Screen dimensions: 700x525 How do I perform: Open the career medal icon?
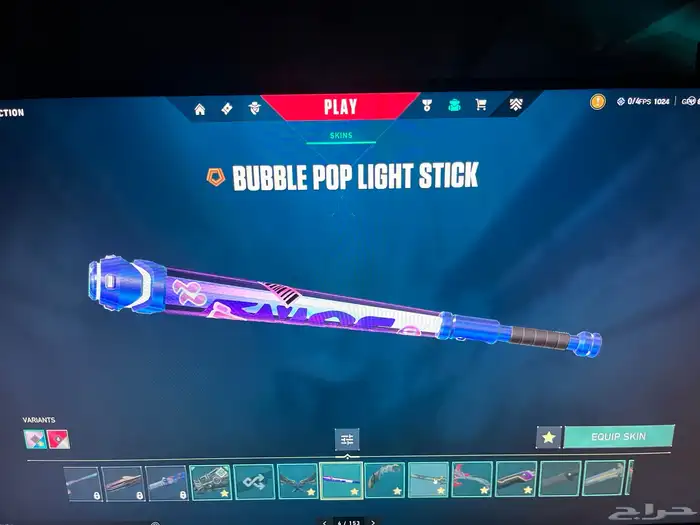click(427, 105)
